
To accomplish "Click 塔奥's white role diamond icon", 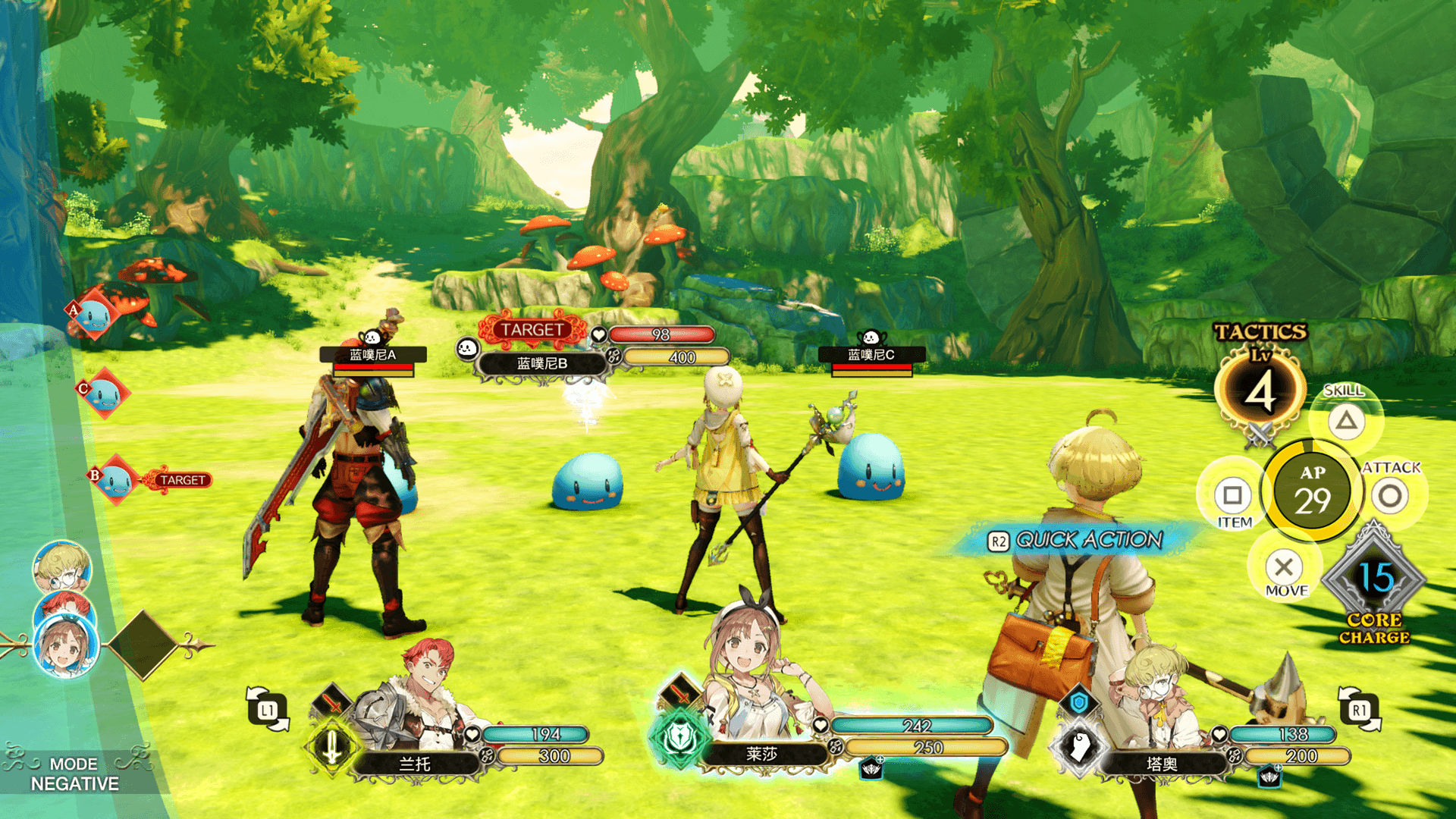I will click(1079, 747).
